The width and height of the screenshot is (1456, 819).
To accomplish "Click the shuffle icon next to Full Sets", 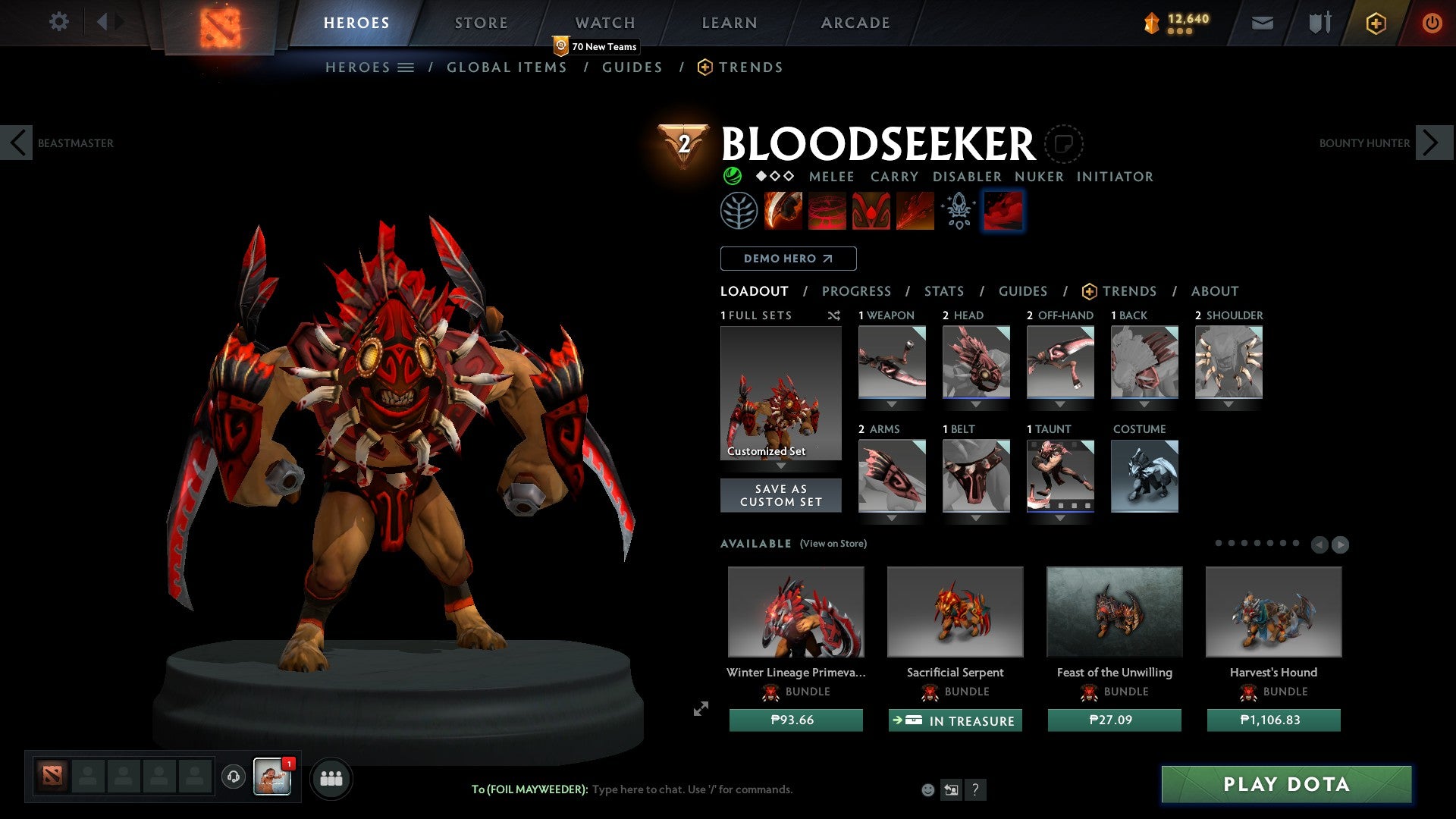I will [x=834, y=315].
